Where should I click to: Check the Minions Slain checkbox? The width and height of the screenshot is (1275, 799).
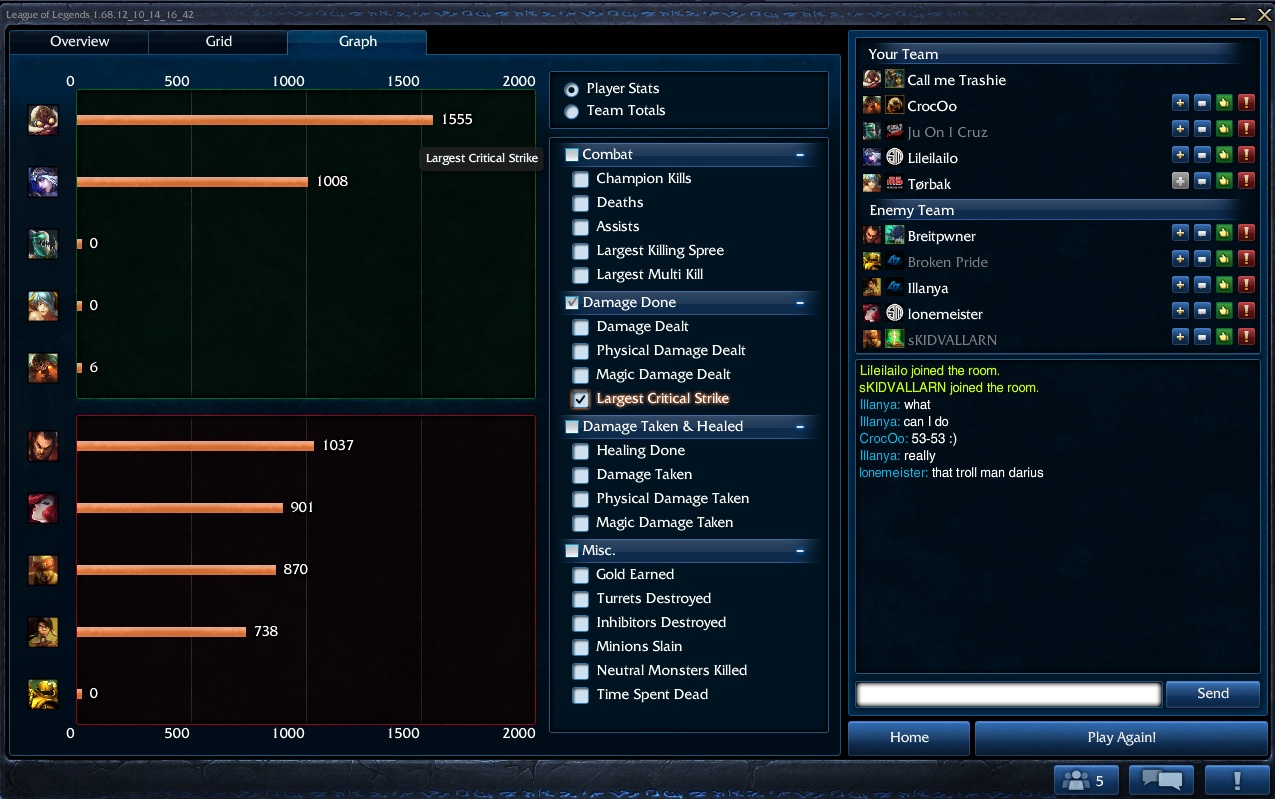580,647
